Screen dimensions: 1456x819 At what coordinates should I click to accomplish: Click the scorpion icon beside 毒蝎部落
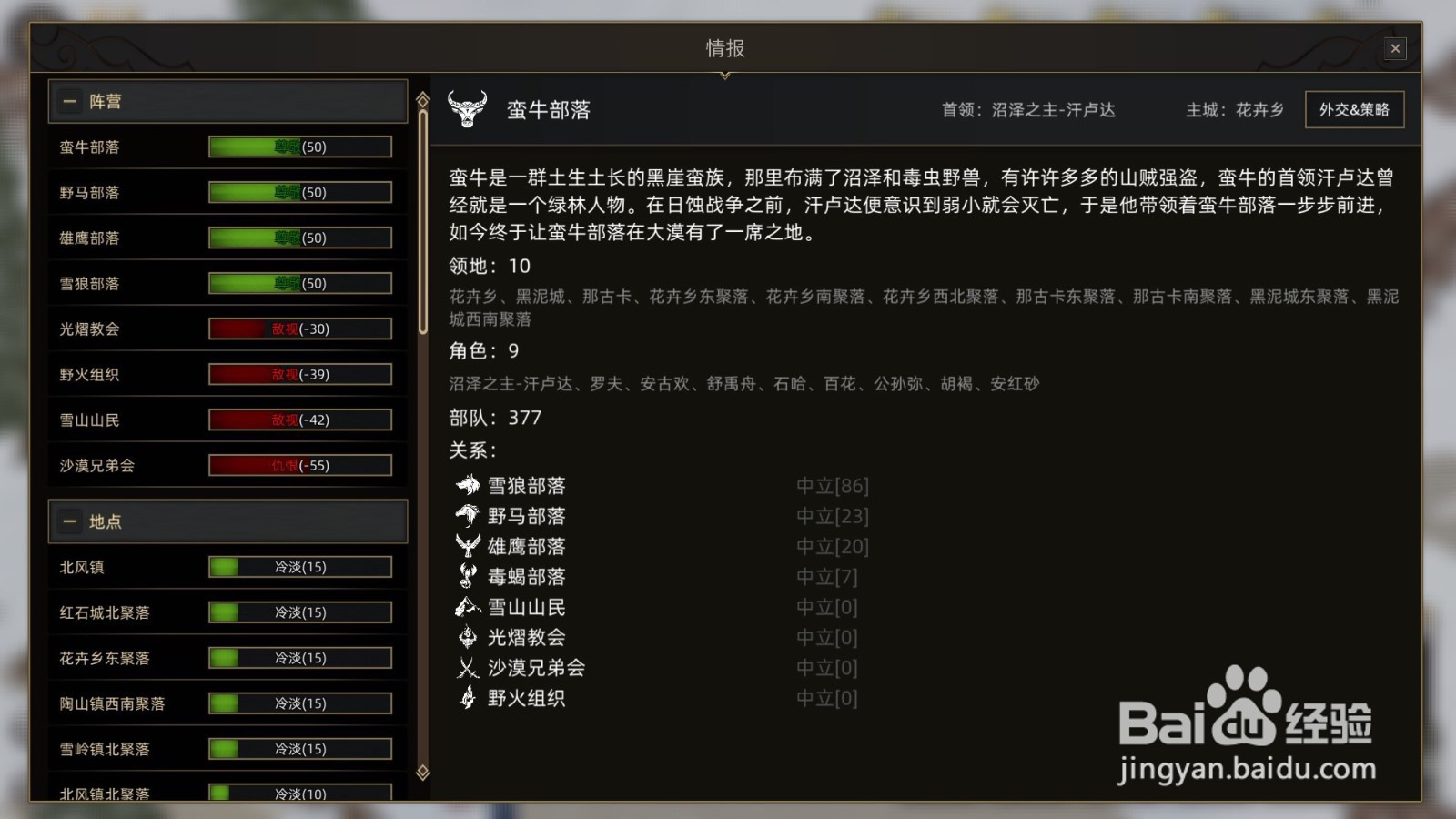pyautogui.click(x=467, y=576)
